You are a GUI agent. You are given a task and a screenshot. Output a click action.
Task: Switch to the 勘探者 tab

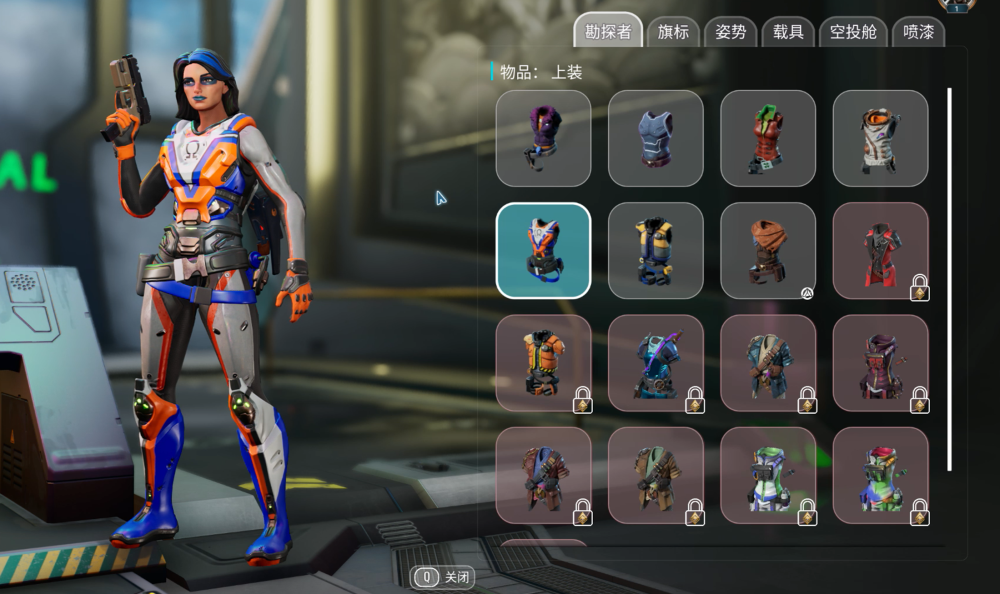(x=608, y=31)
